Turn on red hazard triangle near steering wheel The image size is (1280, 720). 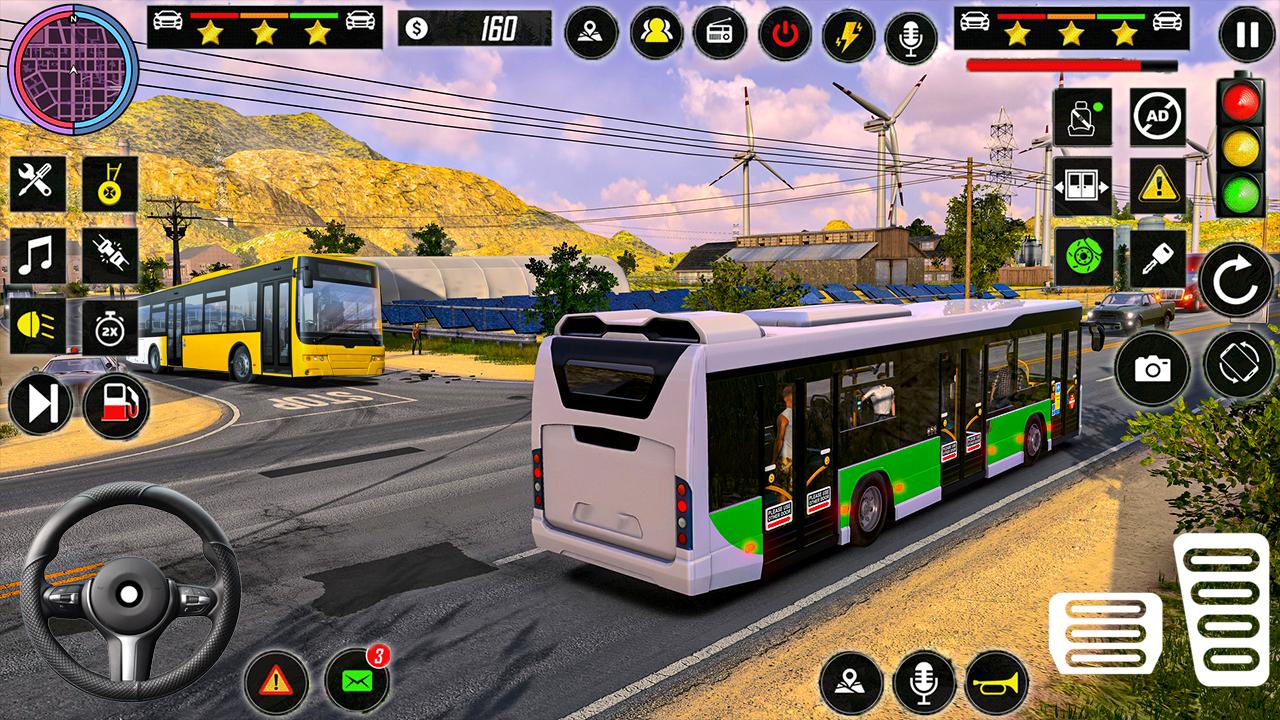click(275, 681)
